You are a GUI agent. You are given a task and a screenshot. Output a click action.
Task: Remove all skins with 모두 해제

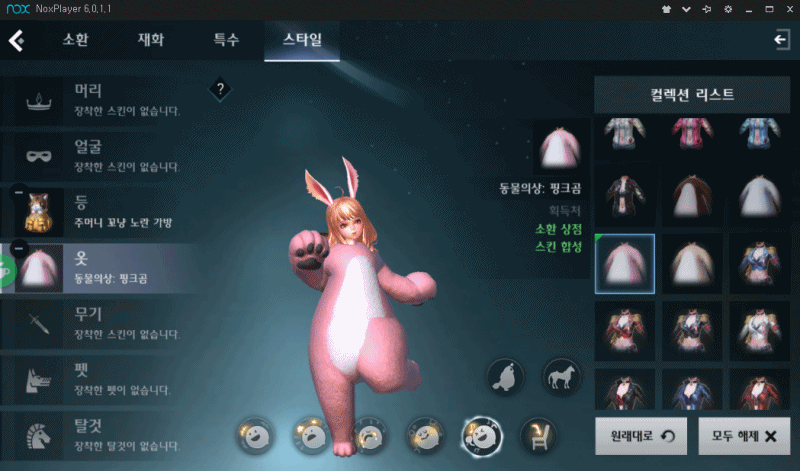click(738, 436)
